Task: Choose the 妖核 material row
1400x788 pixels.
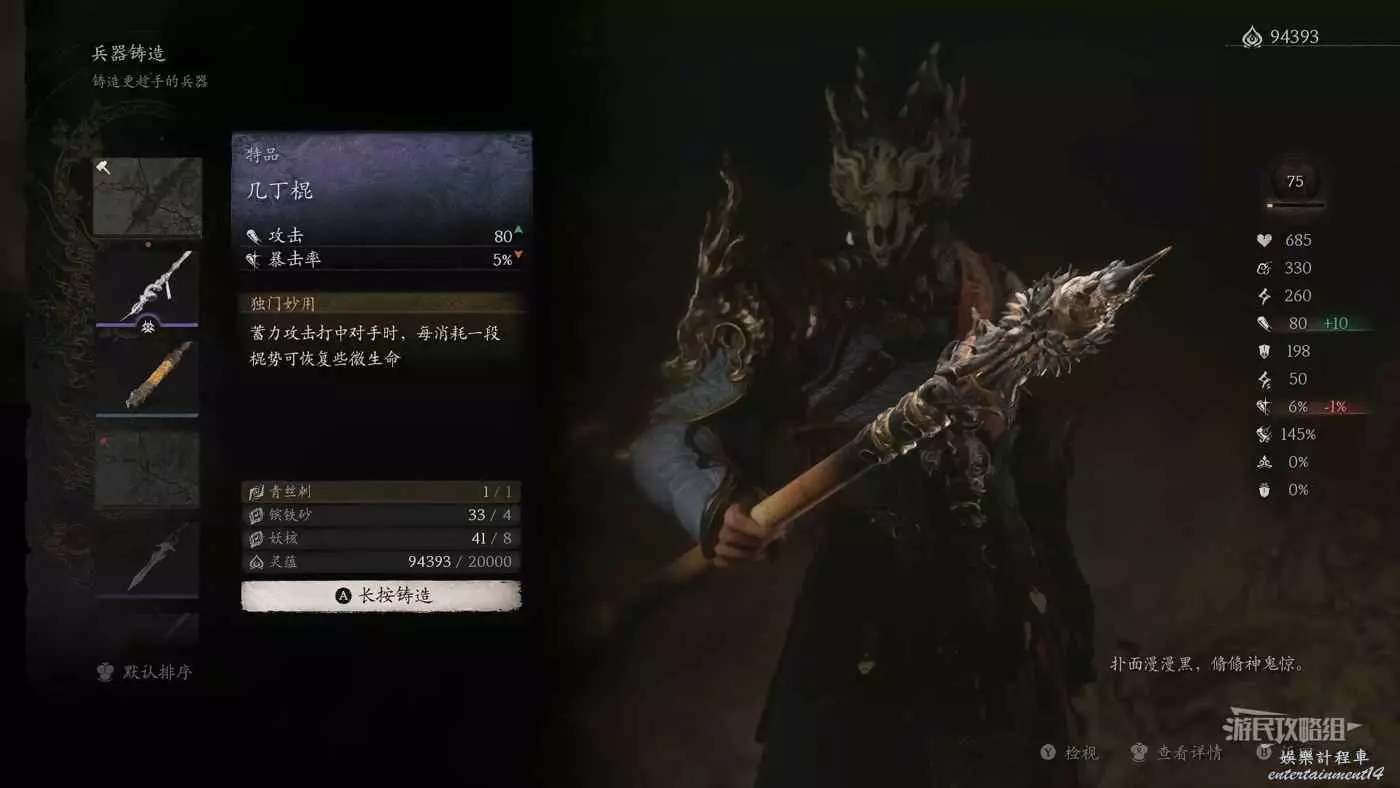Action: (381, 538)
